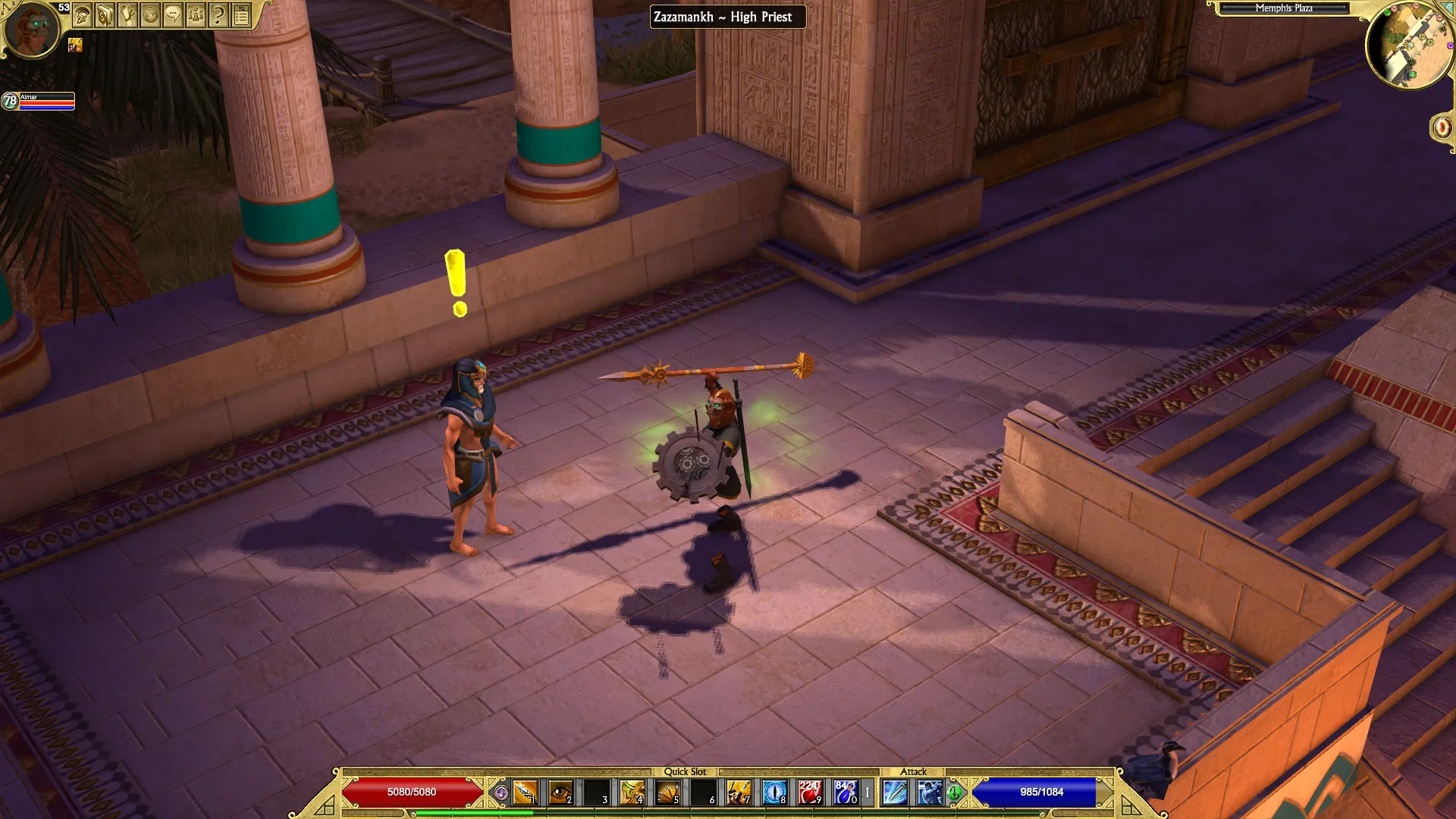
Task: Use the blue mana potion slot
Action: point(846,792)
